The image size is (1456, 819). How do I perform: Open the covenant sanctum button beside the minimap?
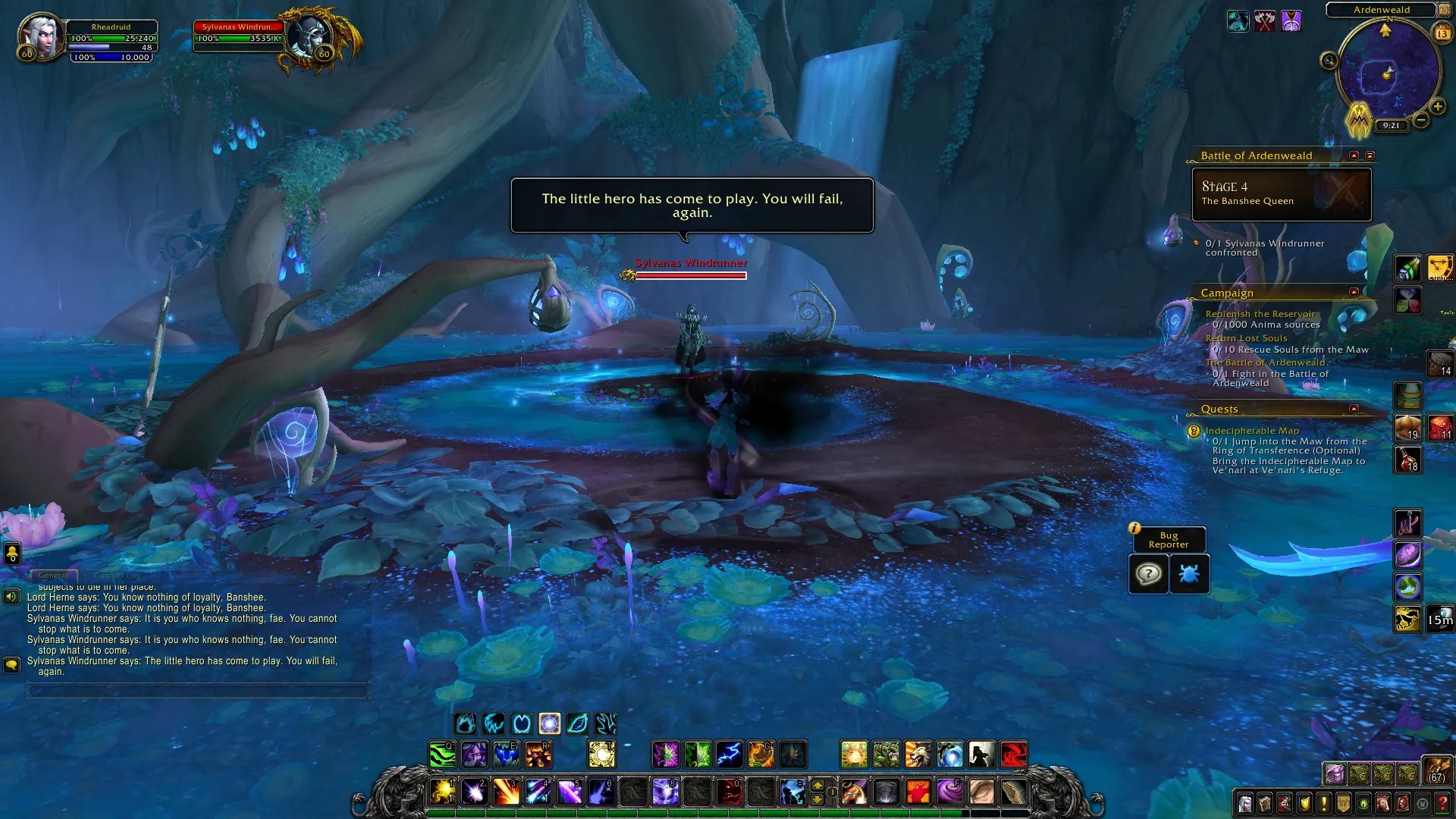pyautogui.click(x=1358, y=120)
